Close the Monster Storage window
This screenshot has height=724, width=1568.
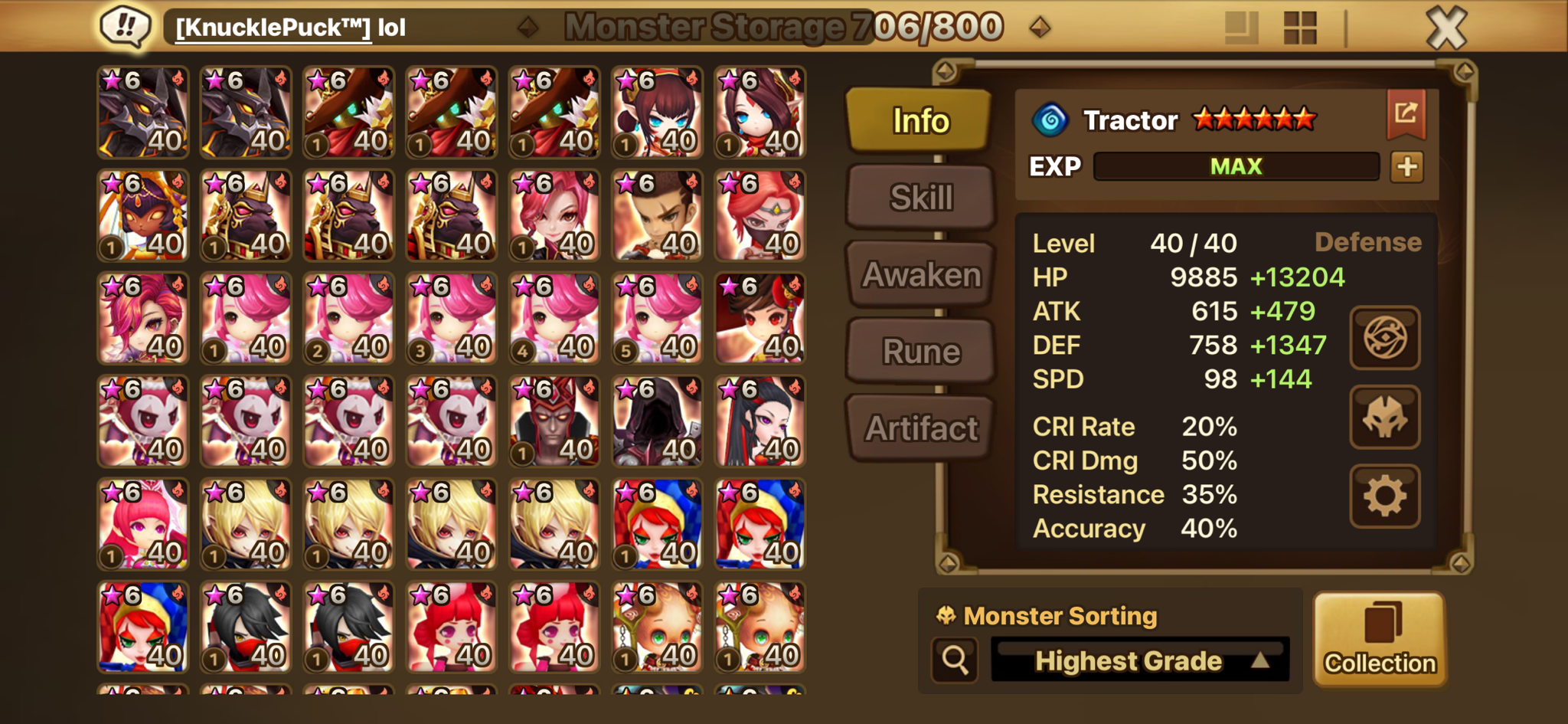pyautogui.click(x=1445, y=28)
